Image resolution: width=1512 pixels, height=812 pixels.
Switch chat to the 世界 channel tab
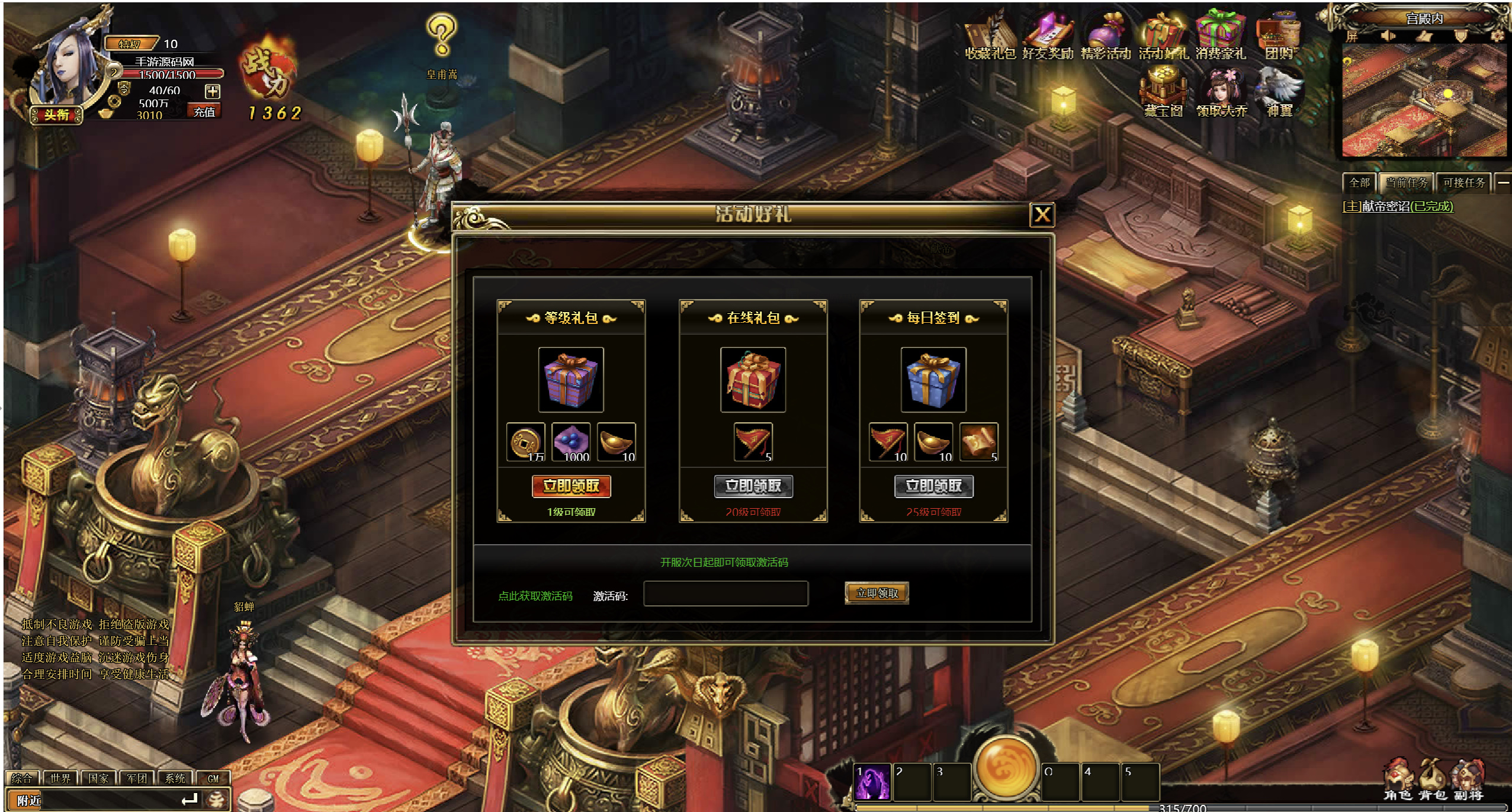(x=60, y=778)
